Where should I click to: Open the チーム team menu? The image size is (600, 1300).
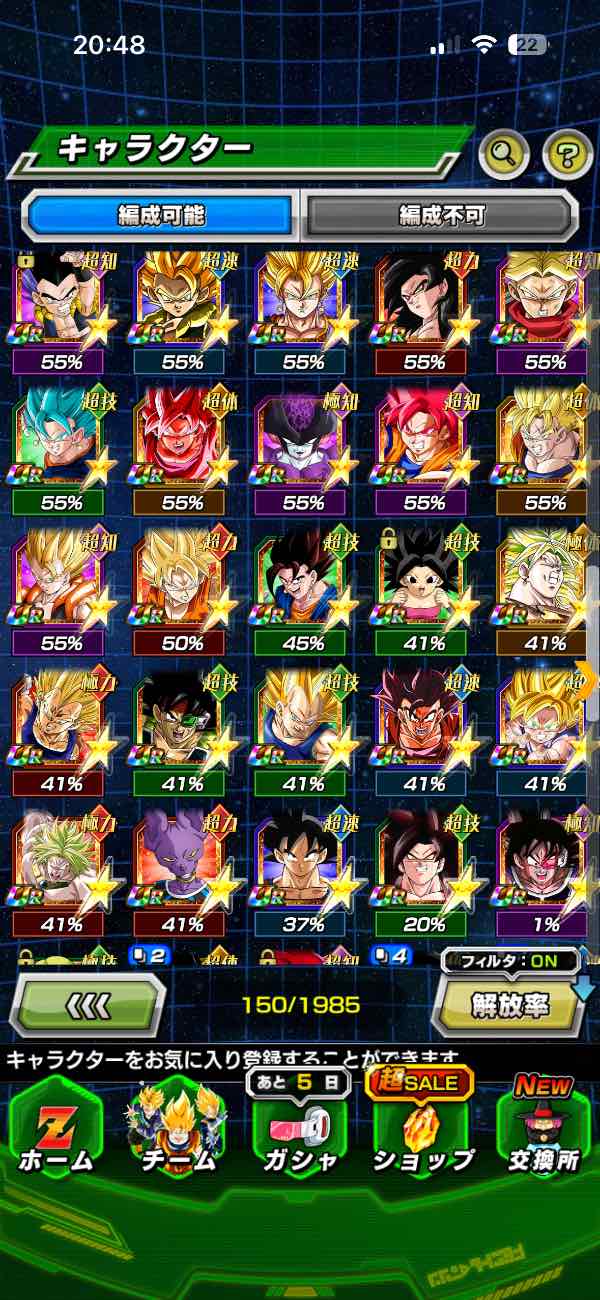[175, 1128]
